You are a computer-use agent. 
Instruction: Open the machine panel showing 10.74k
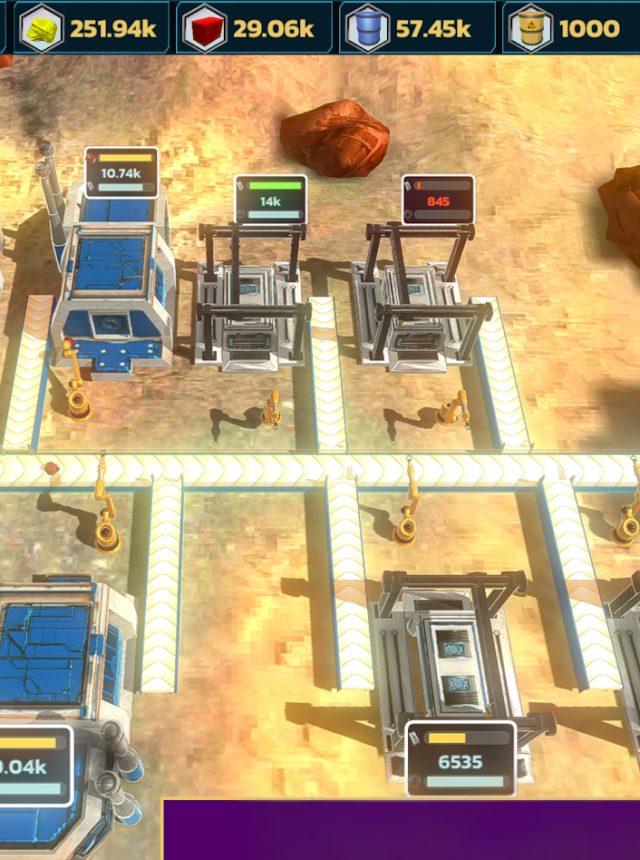coord(121,171)
